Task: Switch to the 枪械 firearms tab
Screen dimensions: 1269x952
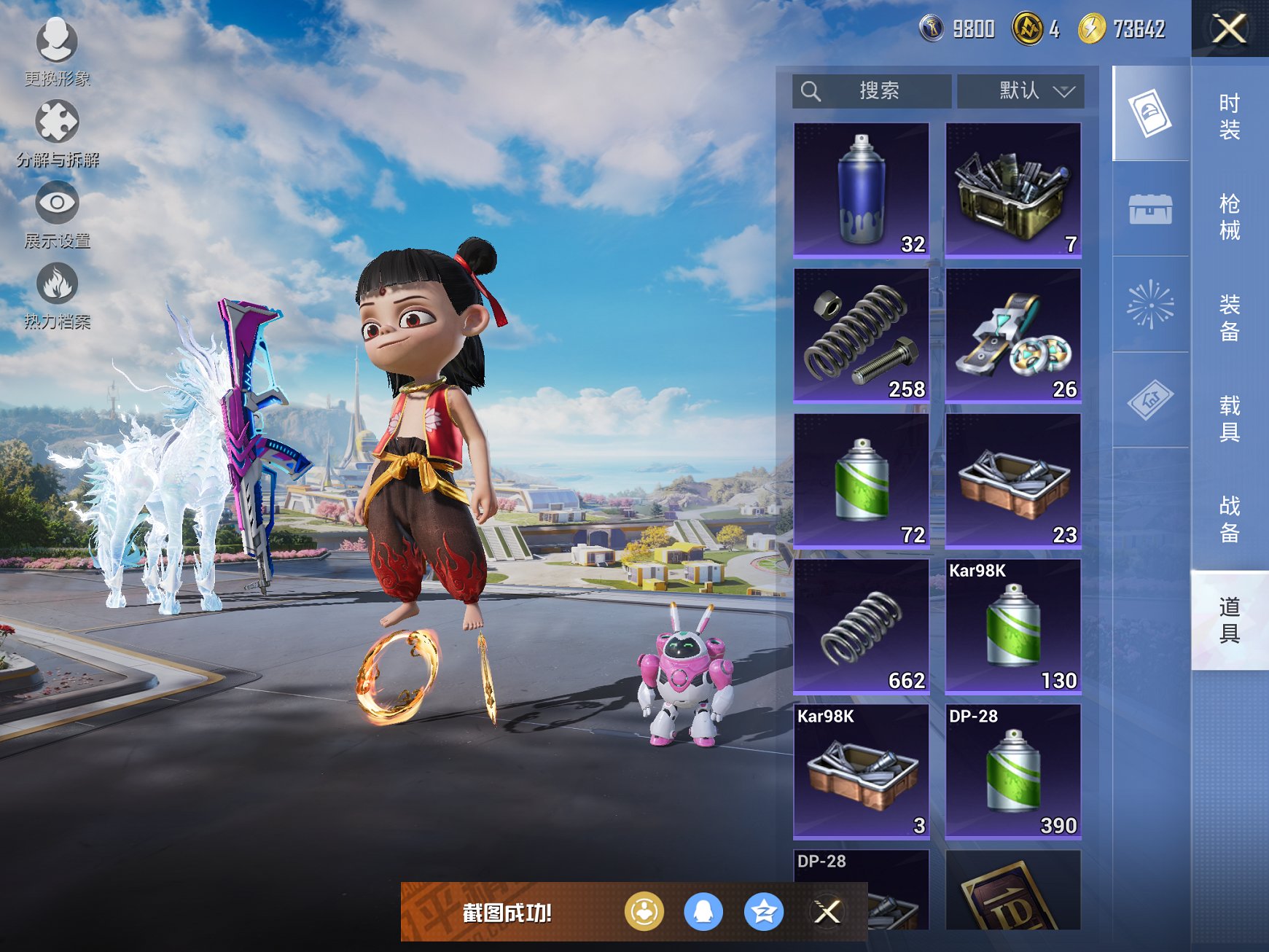Action: (1229, 216)
